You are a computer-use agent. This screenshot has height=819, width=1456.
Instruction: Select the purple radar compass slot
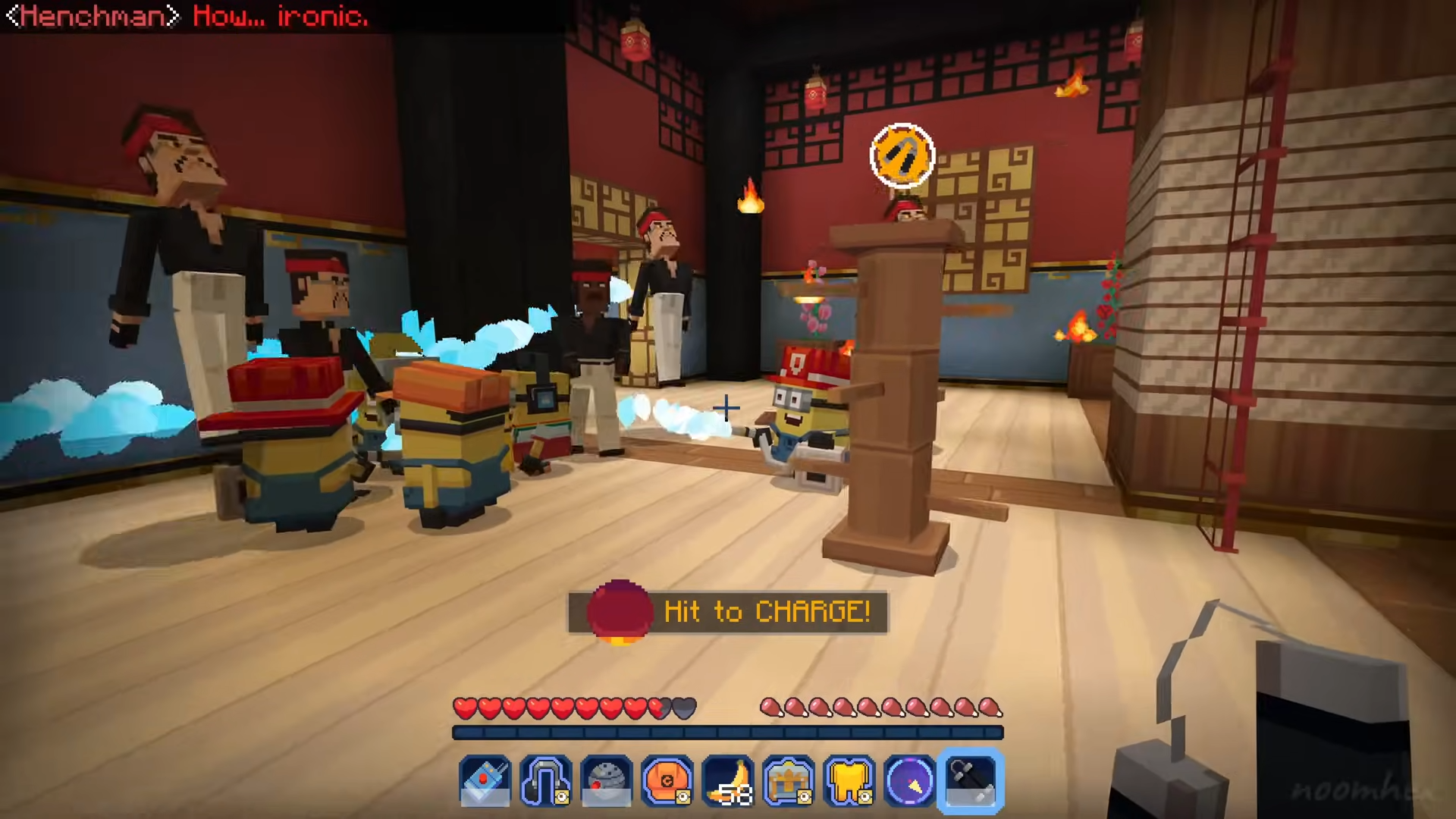click(910, 780)
